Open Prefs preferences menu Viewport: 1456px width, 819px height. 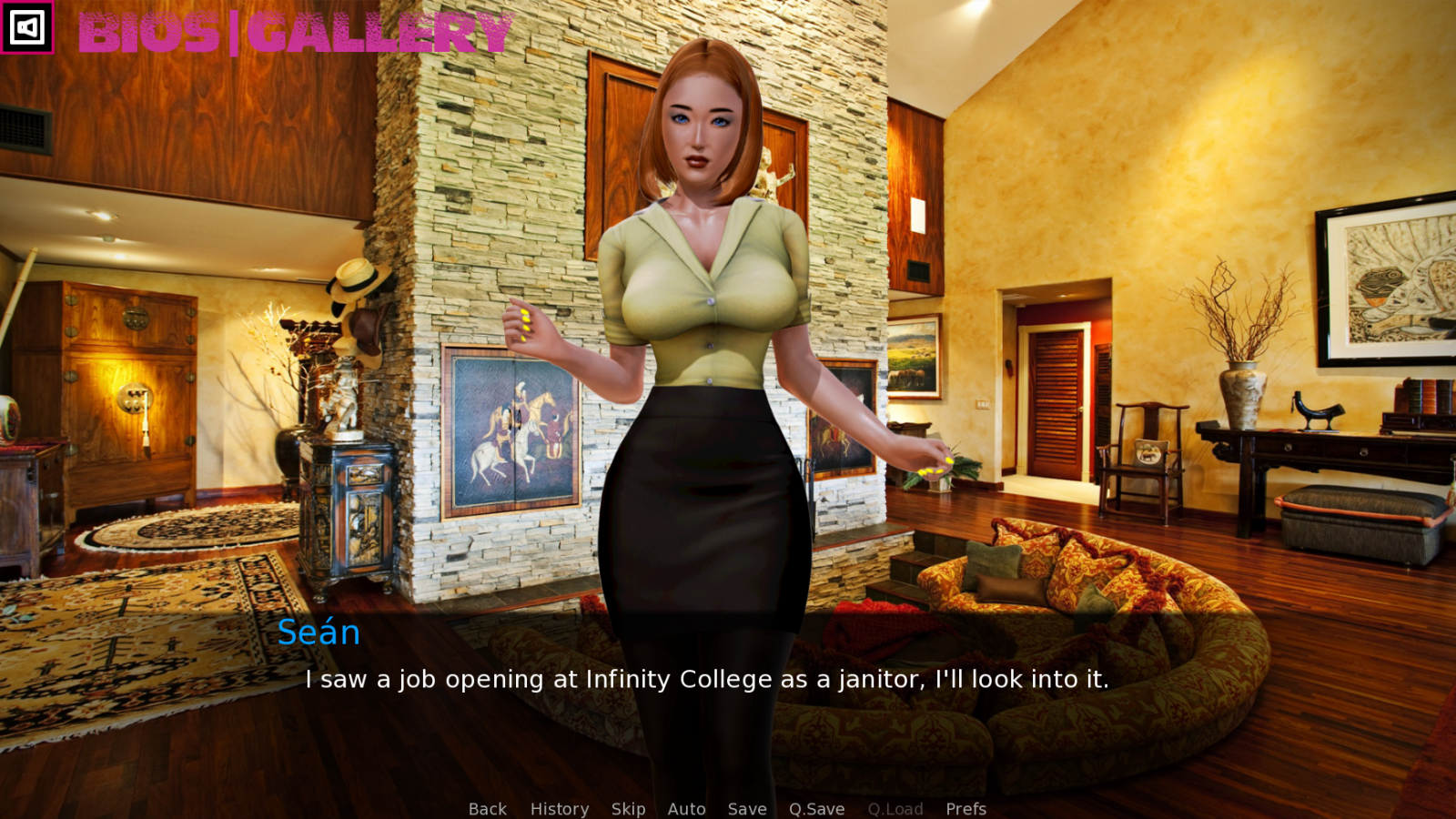click(x=966, y=808)
